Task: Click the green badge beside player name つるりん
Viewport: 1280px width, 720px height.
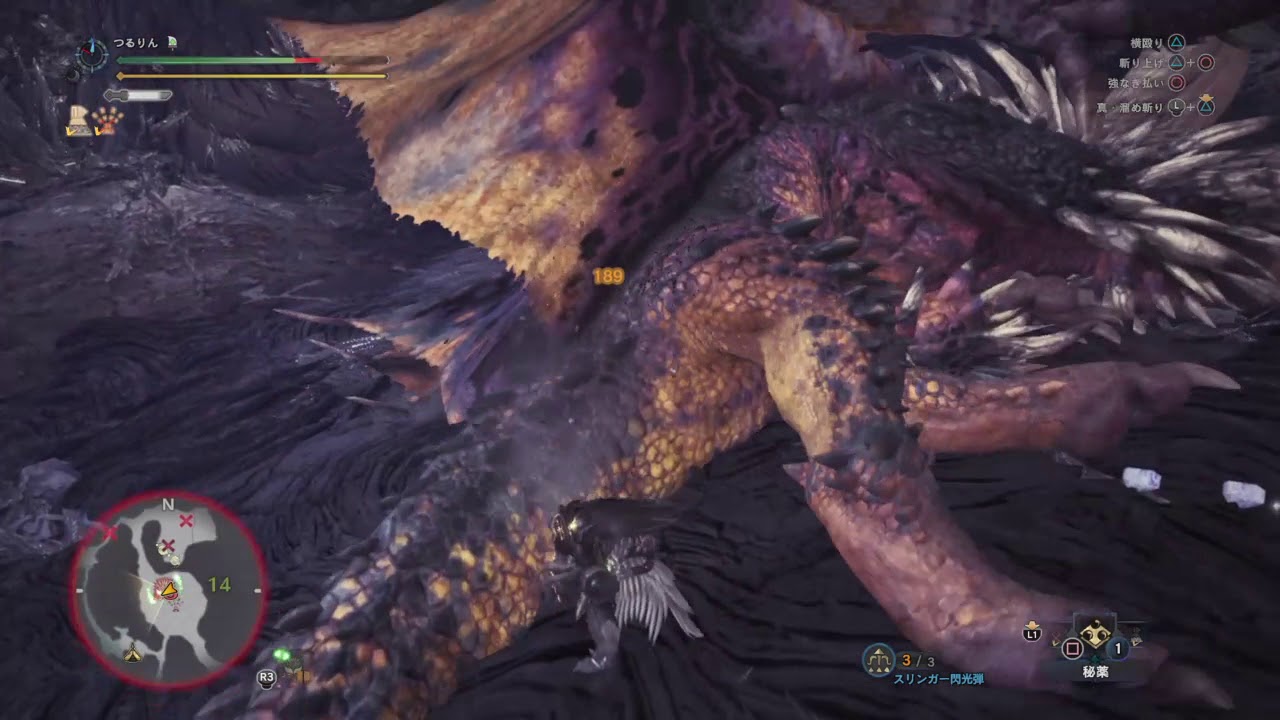Action: tap(172, 43)
